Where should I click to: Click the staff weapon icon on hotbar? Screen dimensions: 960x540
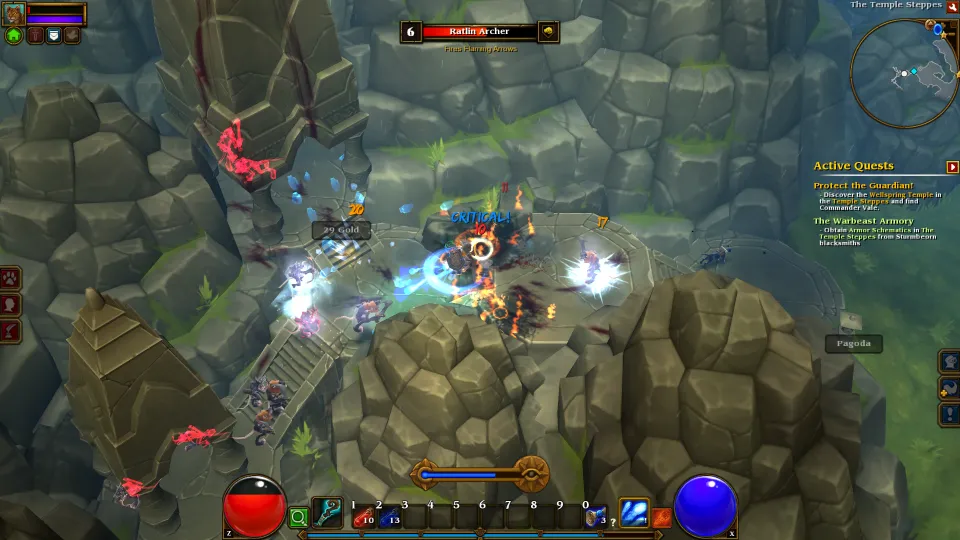(x=327, y=513)
